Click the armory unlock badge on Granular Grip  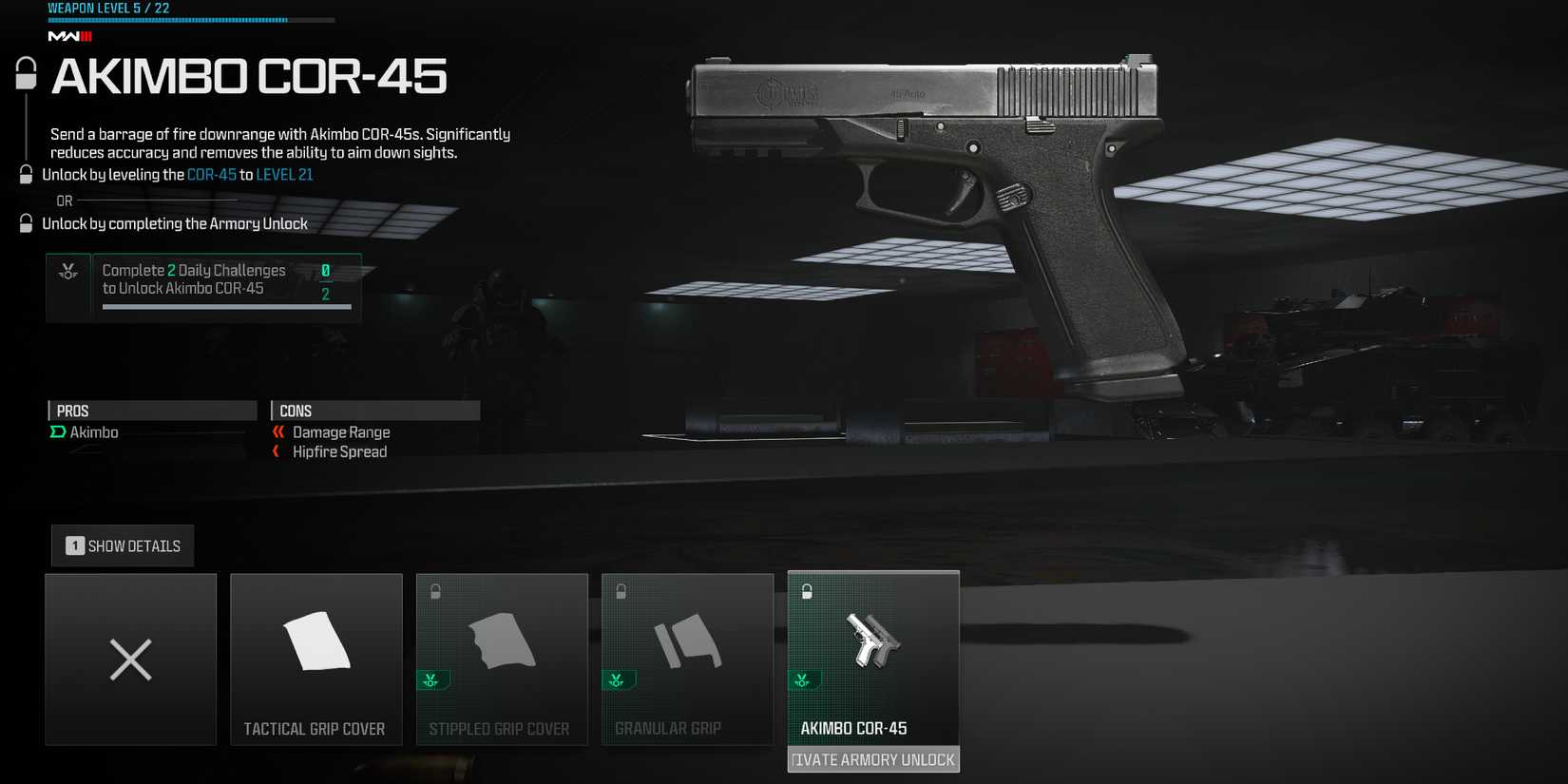pyautogui.click(x=618, y=680)
